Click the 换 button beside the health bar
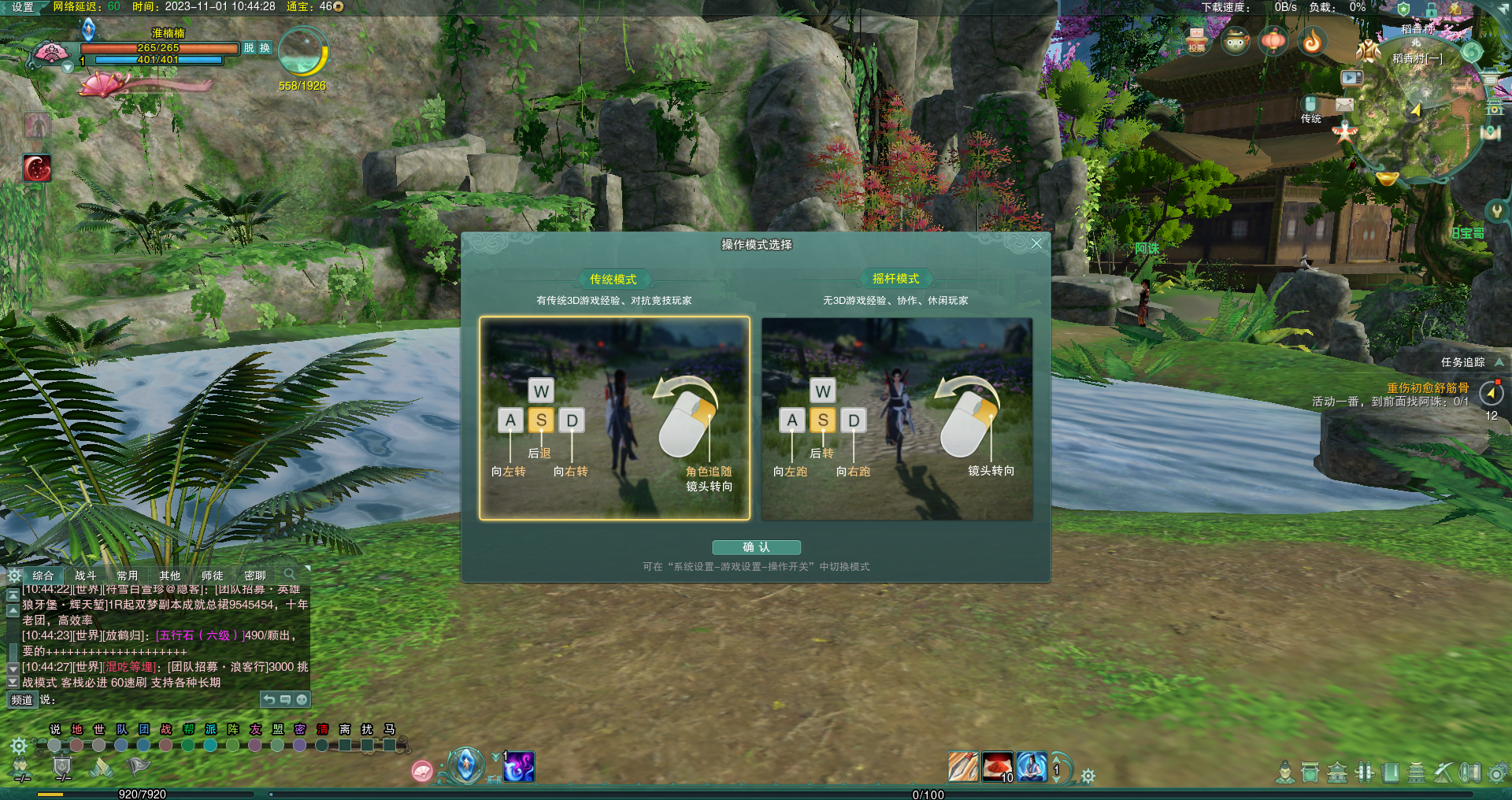1512x800 pixels. coord(265,48)
